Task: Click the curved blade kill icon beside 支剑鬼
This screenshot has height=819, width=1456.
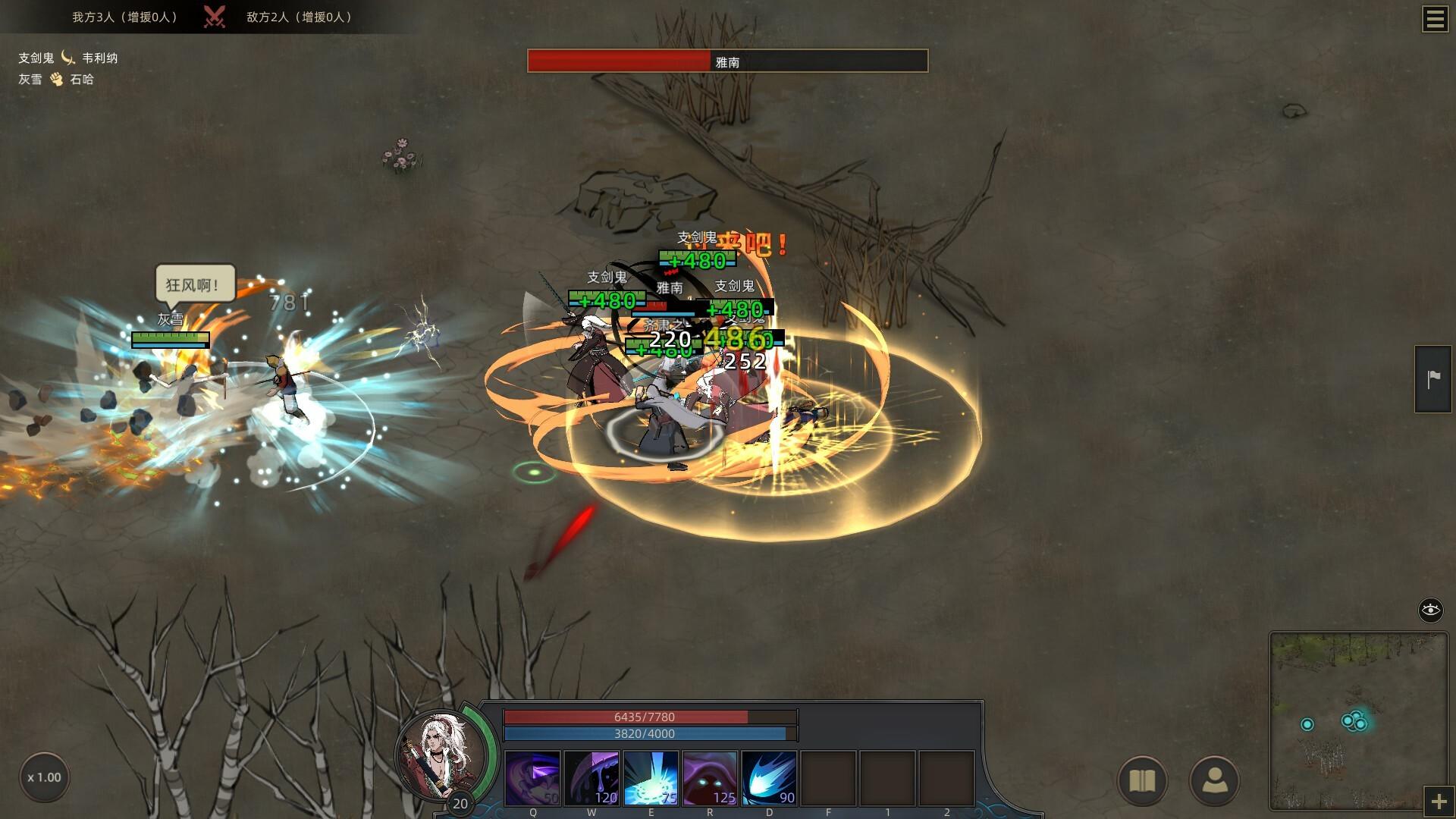Action: pyautogui.click(x=67, y=58)
